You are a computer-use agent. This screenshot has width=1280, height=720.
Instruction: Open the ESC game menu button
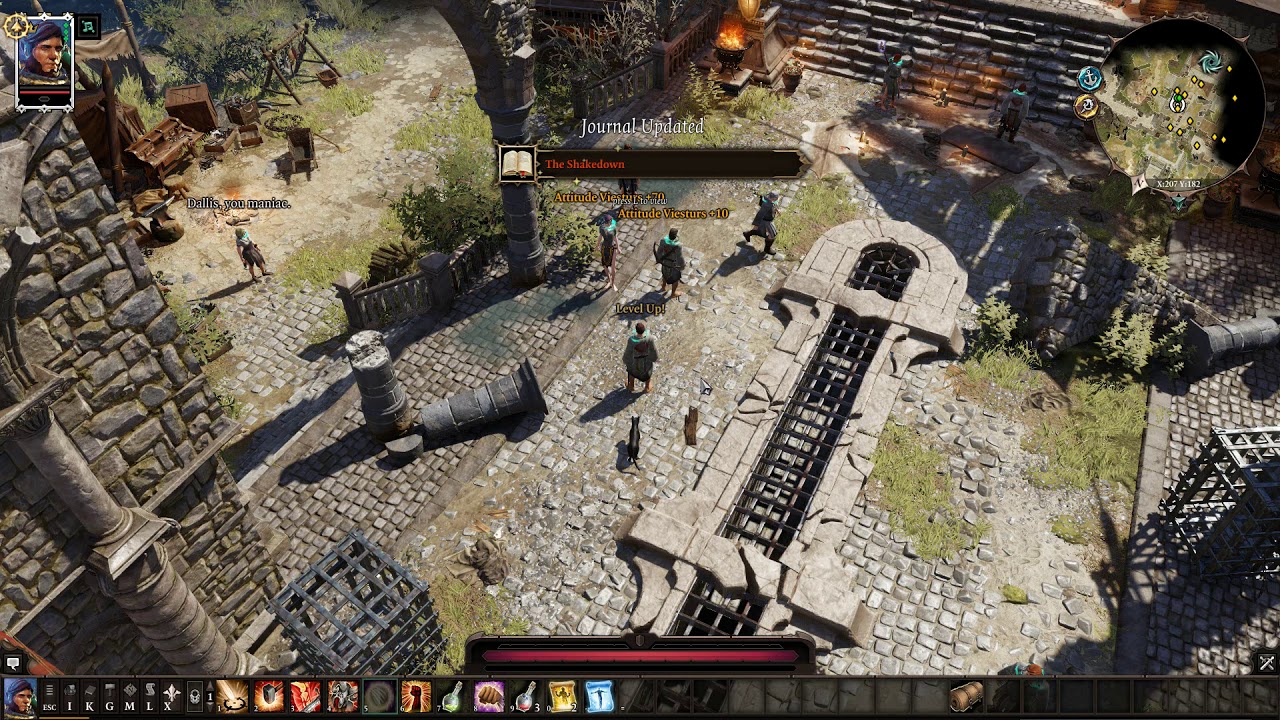49,695
